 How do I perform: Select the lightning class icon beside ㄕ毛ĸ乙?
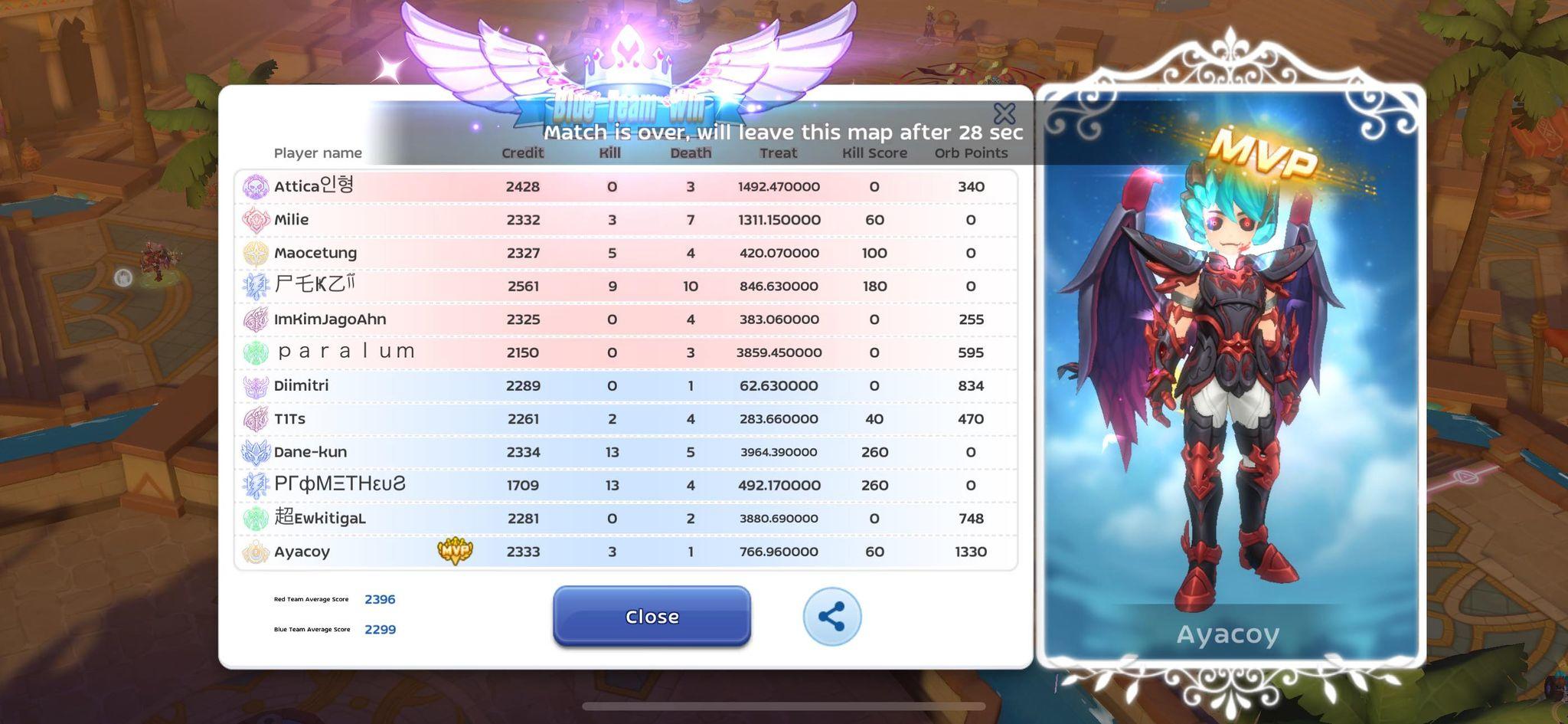point(253,286)
